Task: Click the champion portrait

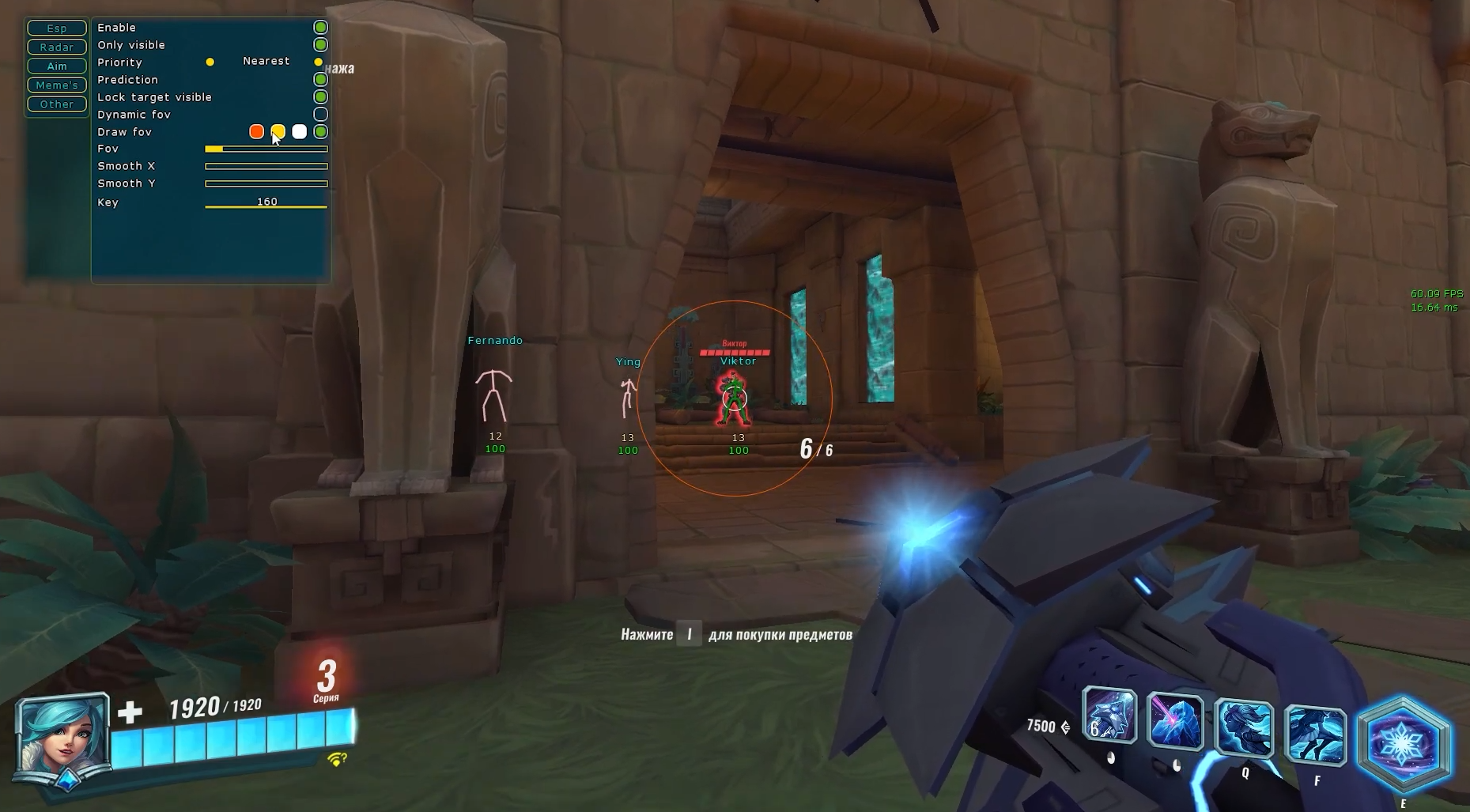Action: 62,741
